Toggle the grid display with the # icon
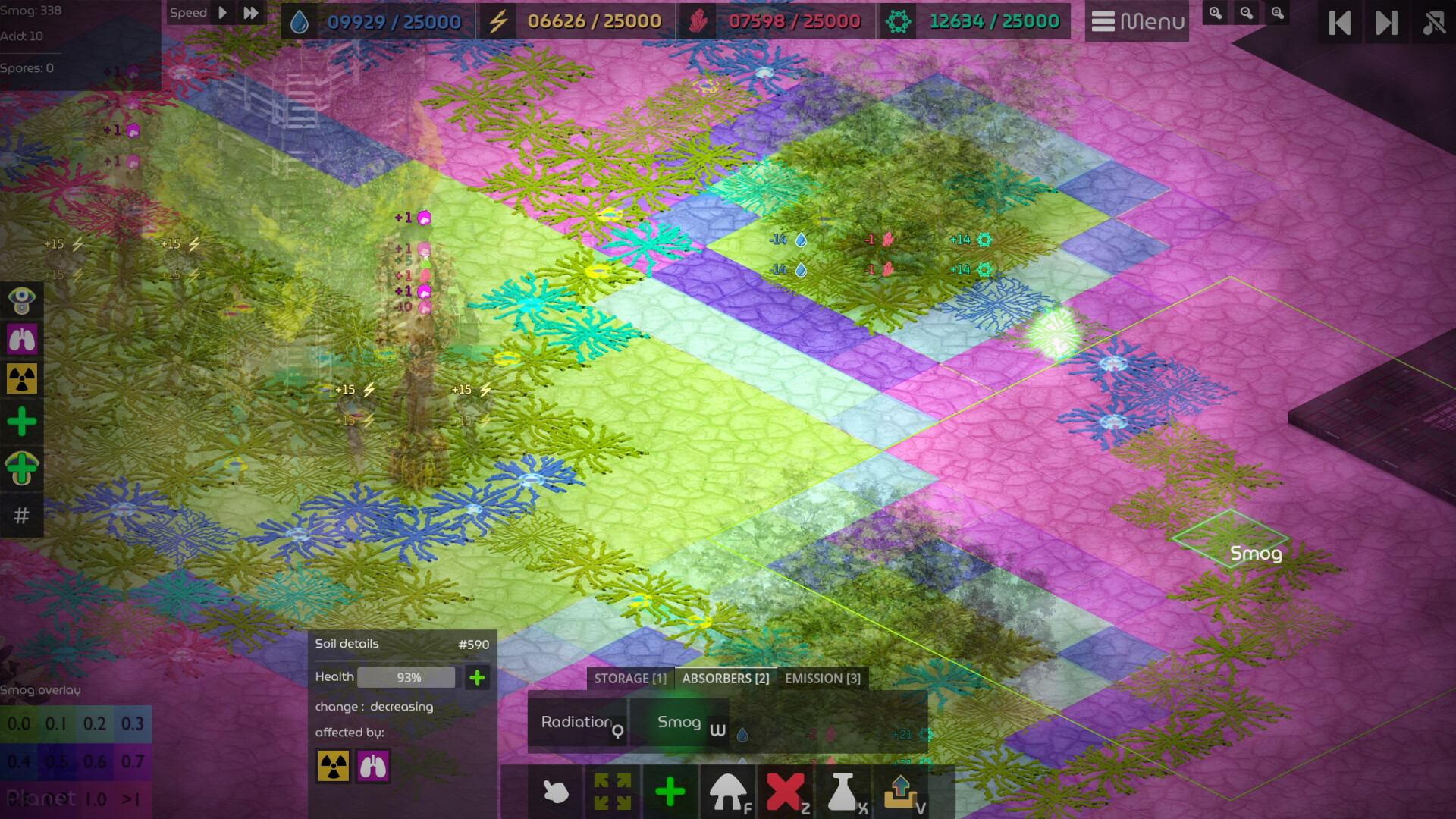Viewport: 1456px width, 819px height. pos(22,516)
